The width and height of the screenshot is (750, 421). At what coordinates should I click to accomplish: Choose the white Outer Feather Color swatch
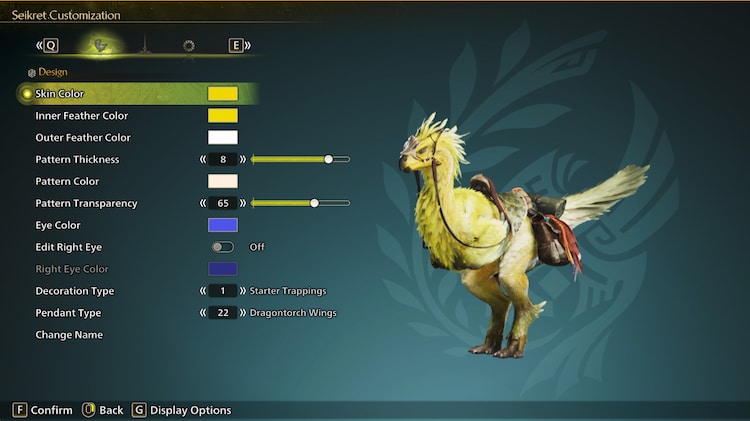click(222, 138)
